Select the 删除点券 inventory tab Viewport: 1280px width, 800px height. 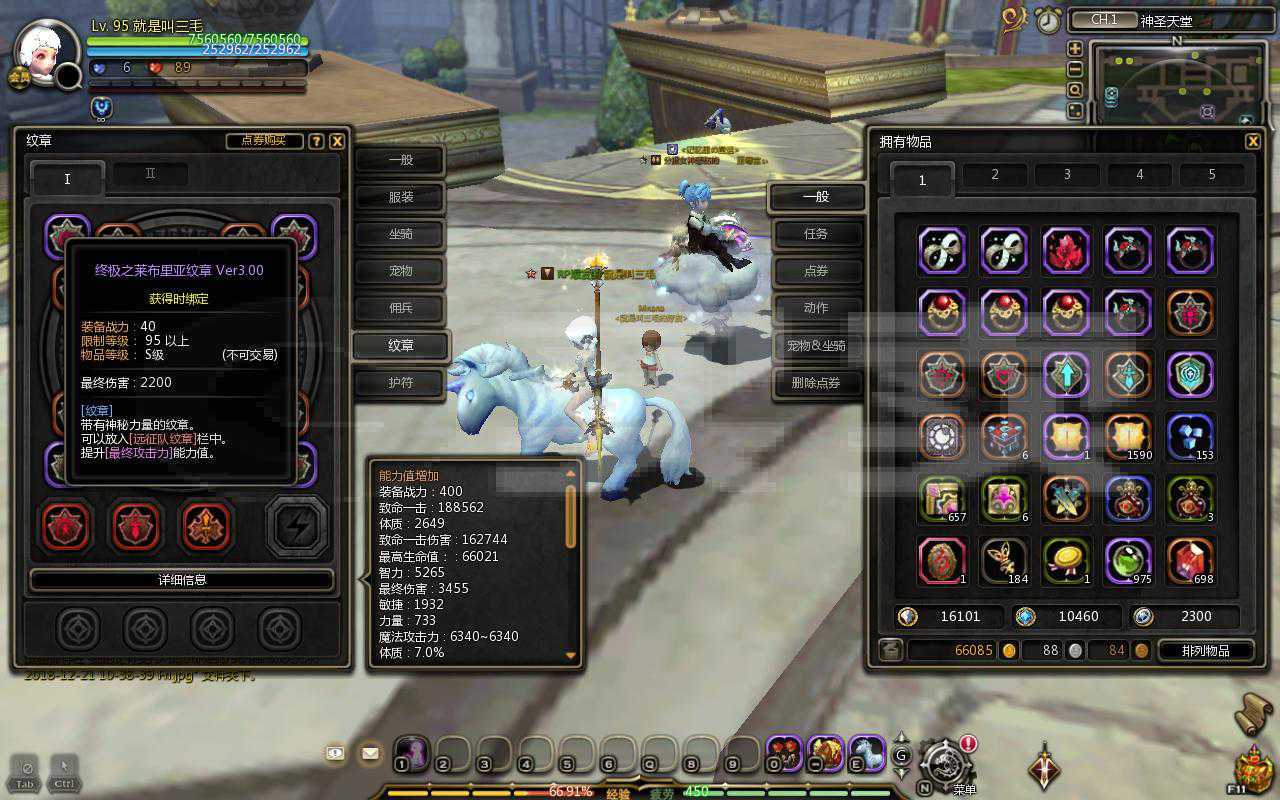pos(816,382)
